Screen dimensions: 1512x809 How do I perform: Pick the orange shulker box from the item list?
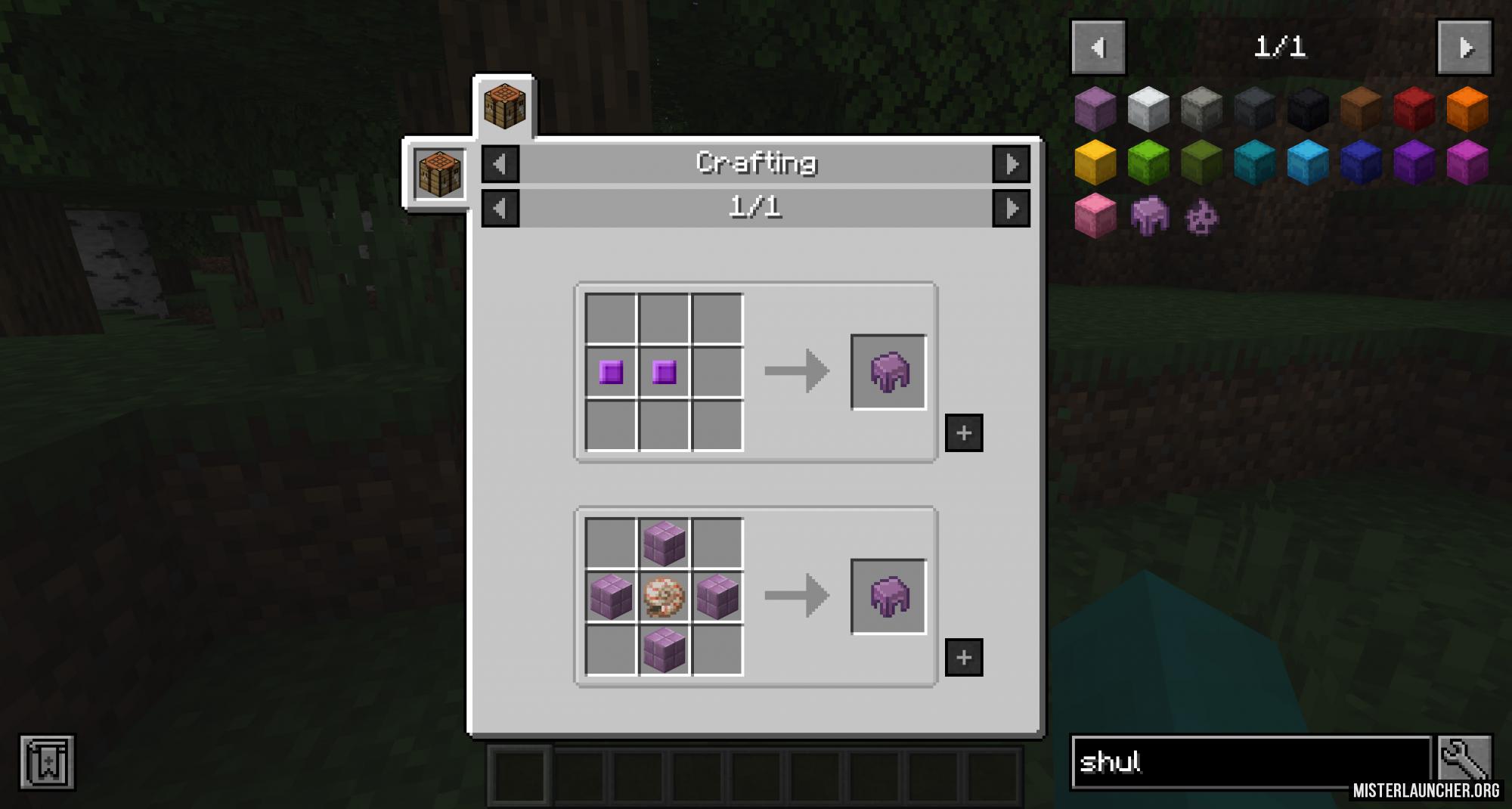tap(1467, 108)
